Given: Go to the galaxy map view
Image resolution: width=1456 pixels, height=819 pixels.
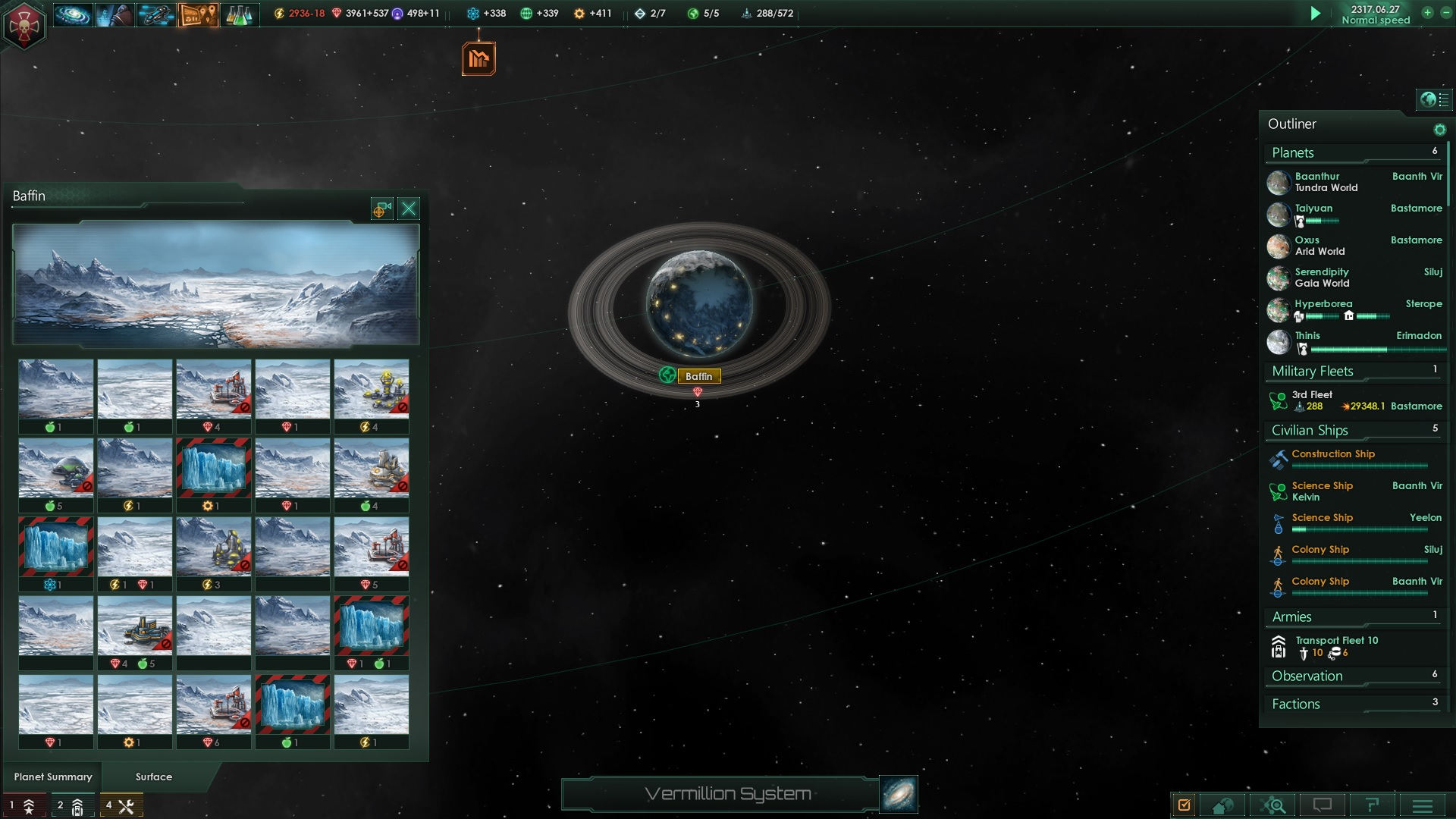Looking at the screenshot, I should [x=899, y=794].
